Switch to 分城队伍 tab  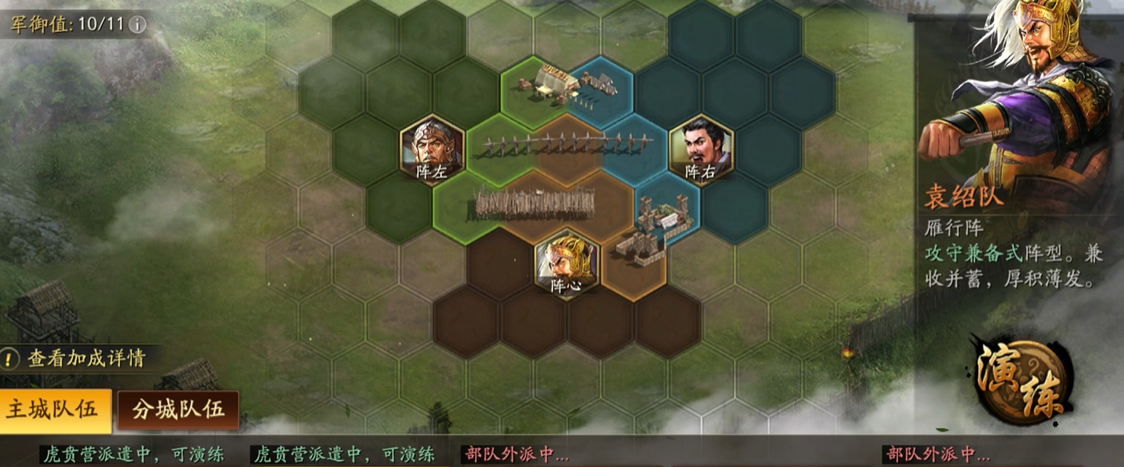[178, 409]
